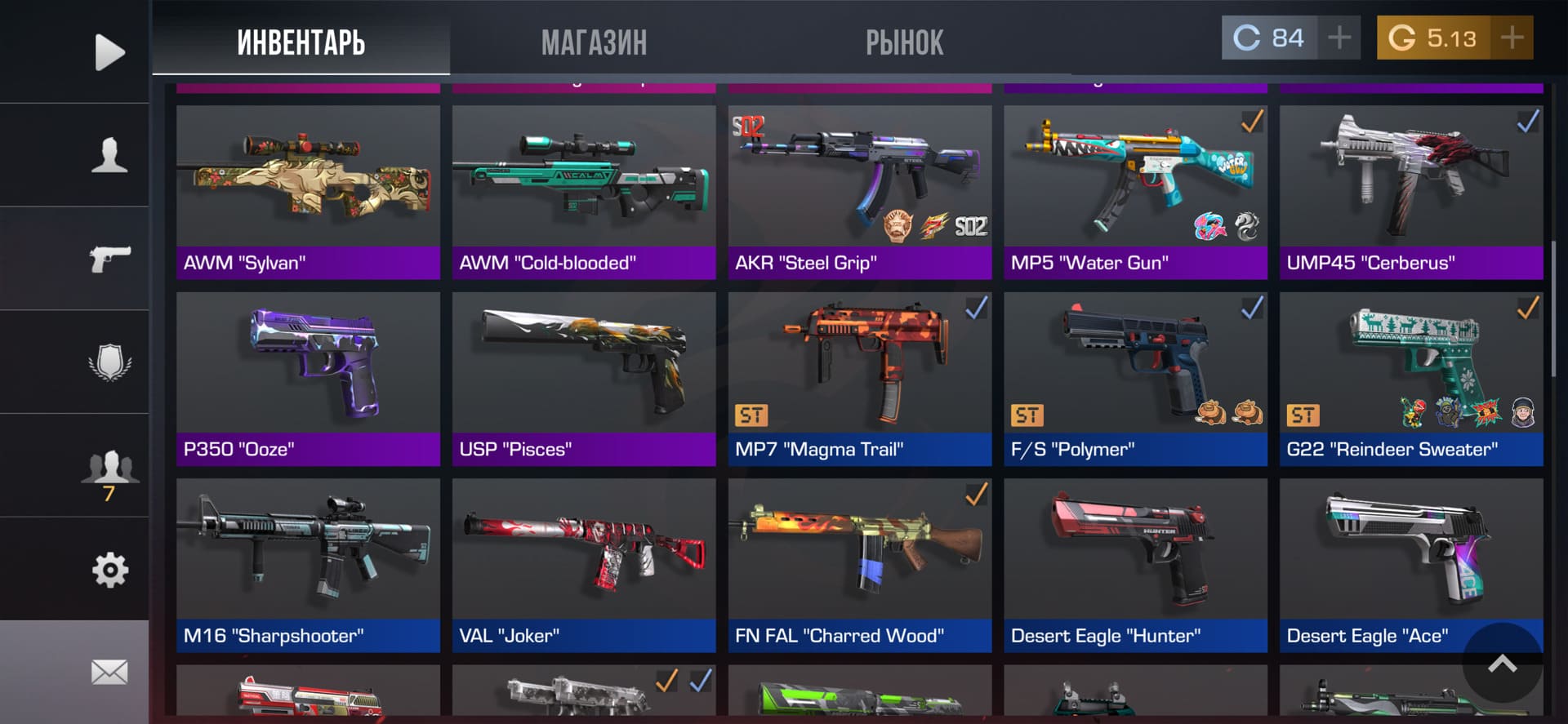Screen dimensions: 1568x724
Task: Choose the AKR "Steel Grip" skin
Action: point(859,192)
